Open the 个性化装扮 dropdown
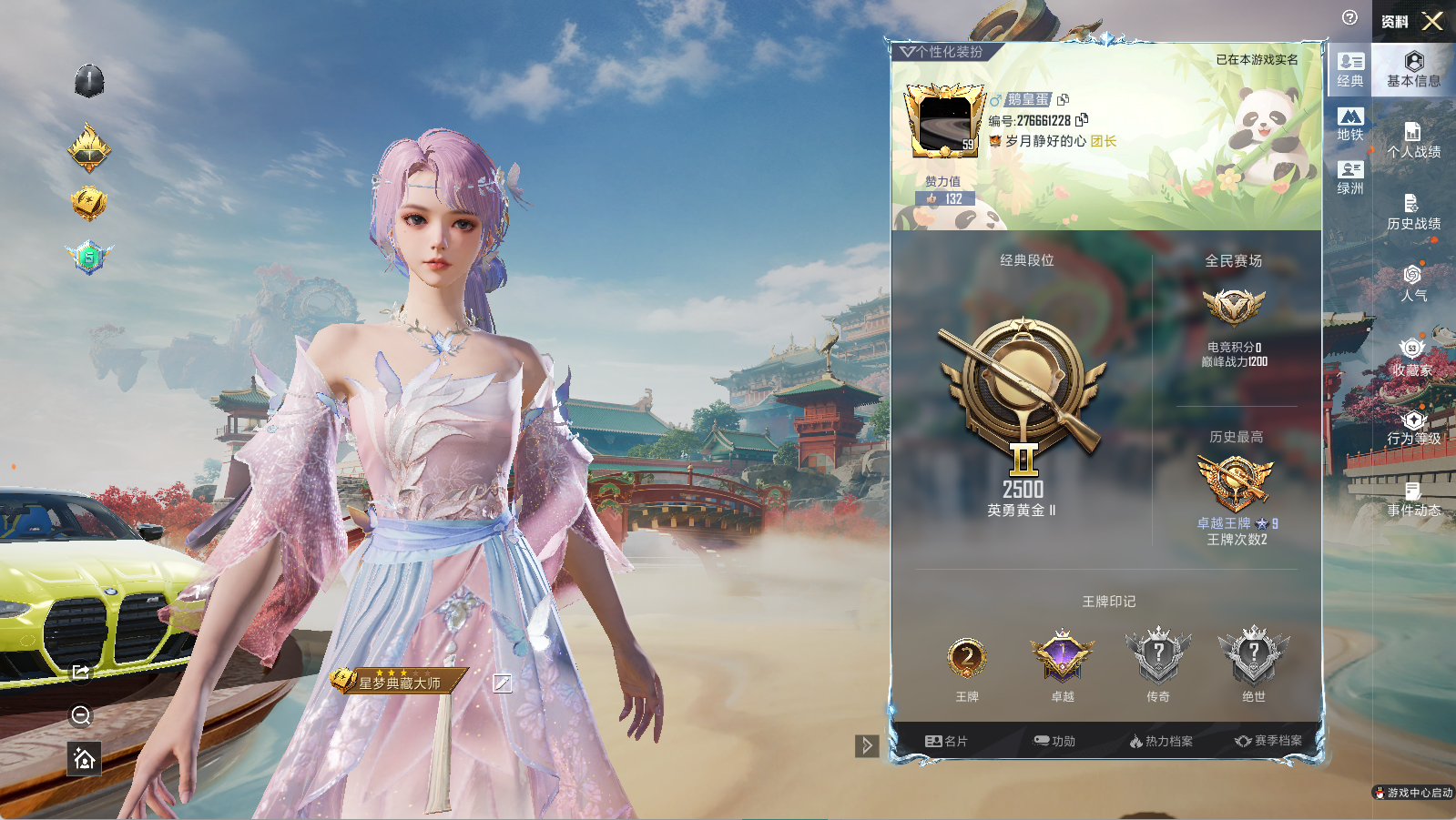The height and width of the screenshot is (820, 1456). (x=942, y=52)
